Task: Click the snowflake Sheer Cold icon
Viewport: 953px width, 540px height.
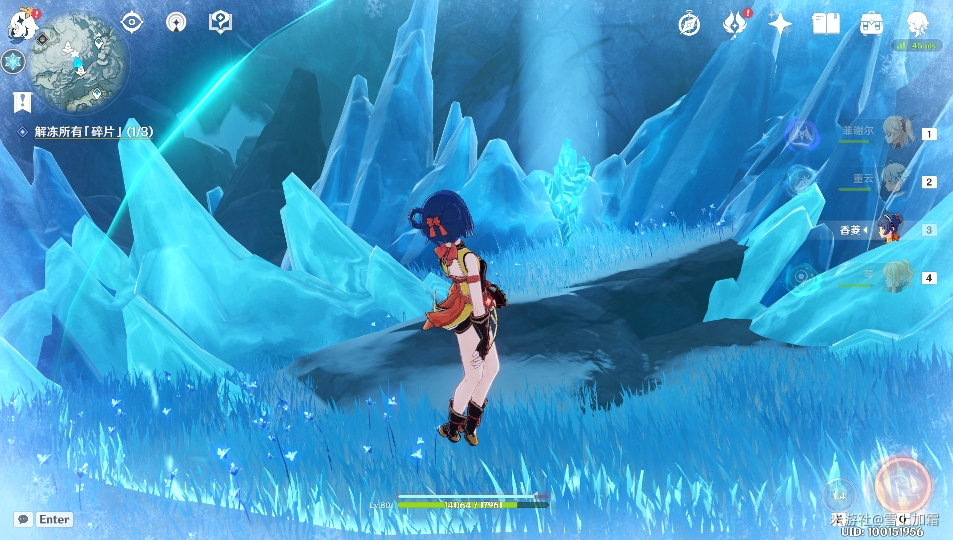Action: [x=13, y=62]
